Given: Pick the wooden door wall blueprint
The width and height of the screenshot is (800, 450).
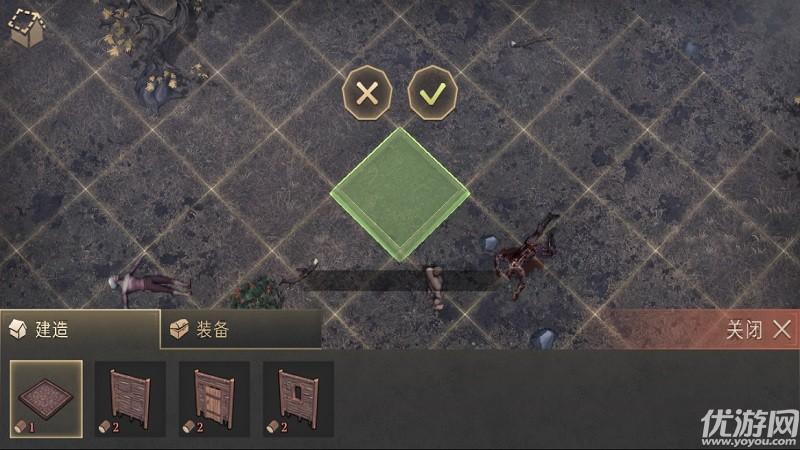Looking at the screenshot, I should (x=214, y=399).
